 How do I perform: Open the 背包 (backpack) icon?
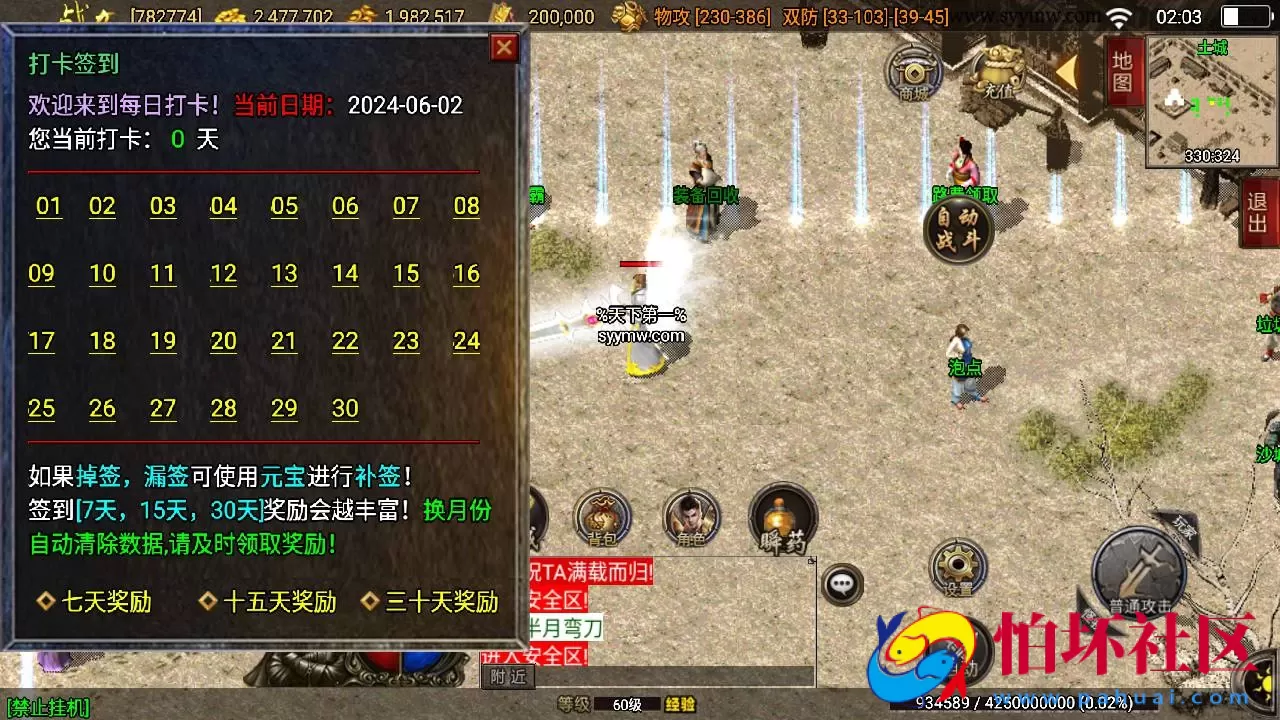coord(600,518)
